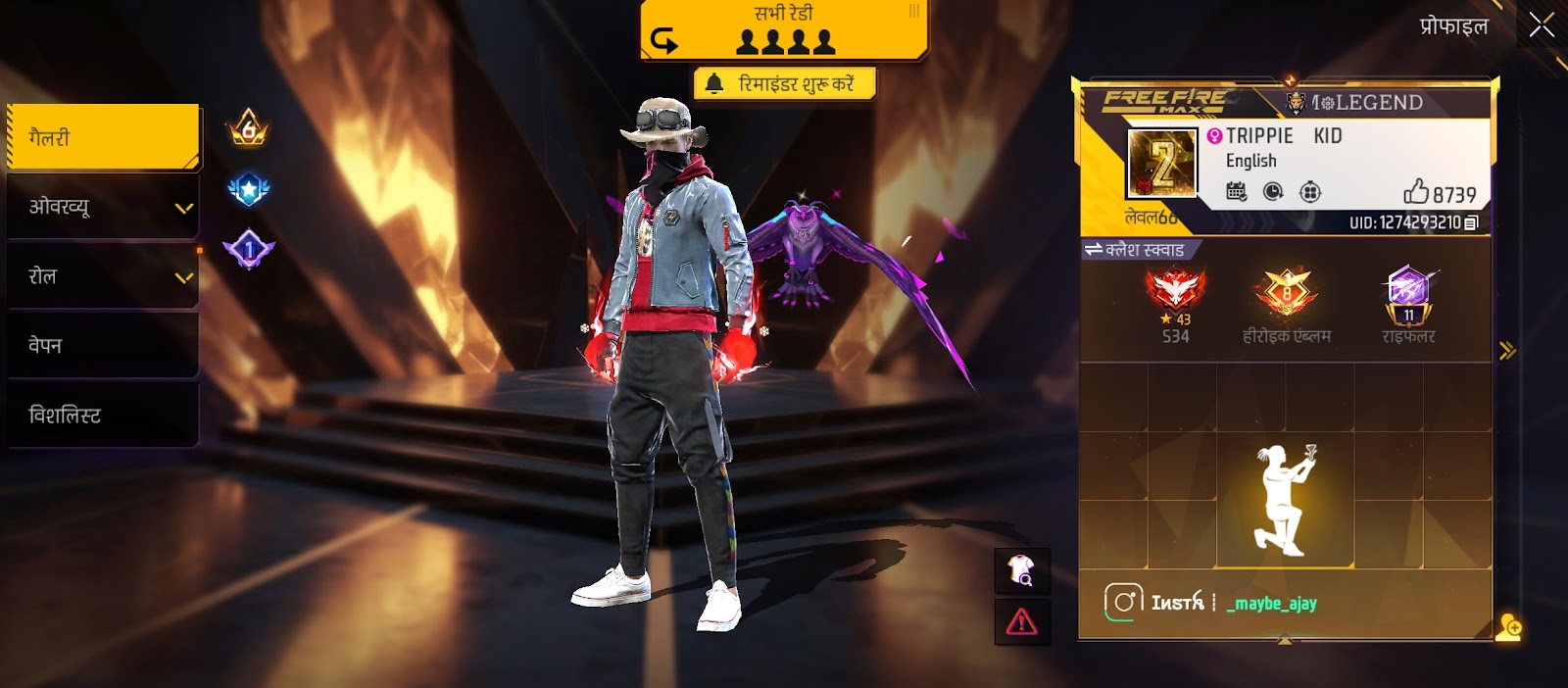
Task: Add friend using the yellow person-plus icon
Action: coord(1508,626)
